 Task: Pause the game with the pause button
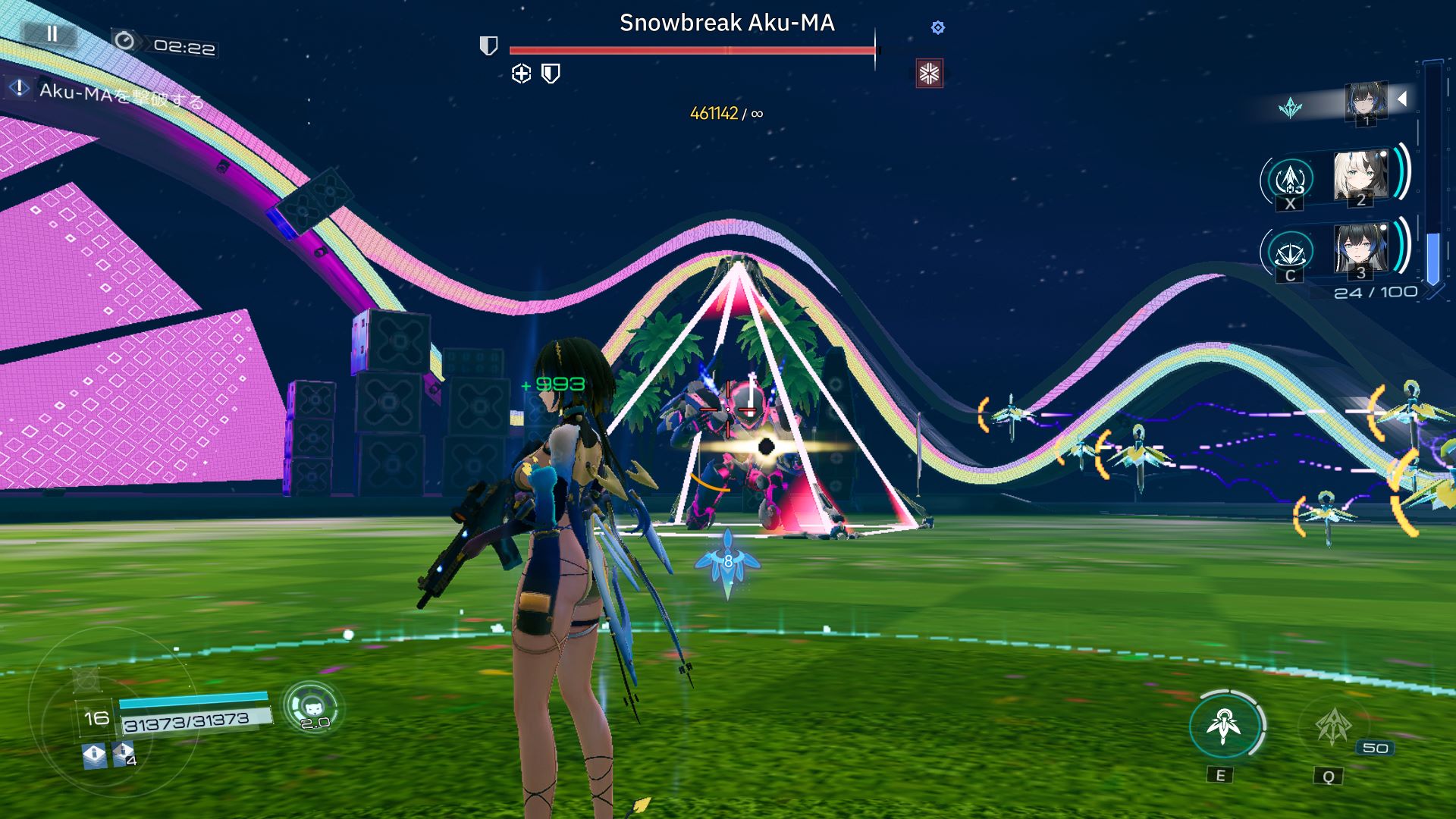click(x=52, y=34)
